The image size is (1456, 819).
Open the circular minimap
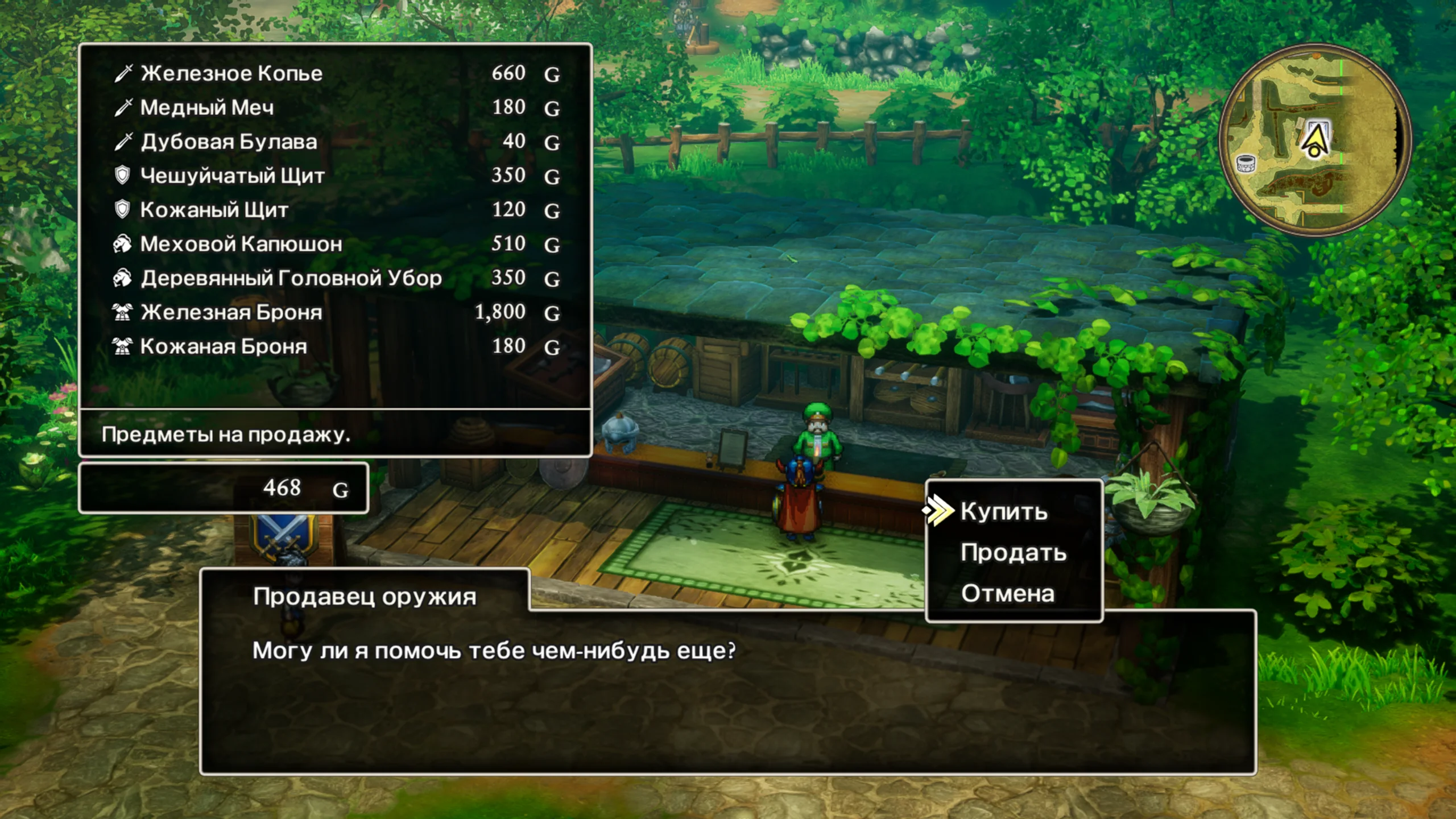1314,140
